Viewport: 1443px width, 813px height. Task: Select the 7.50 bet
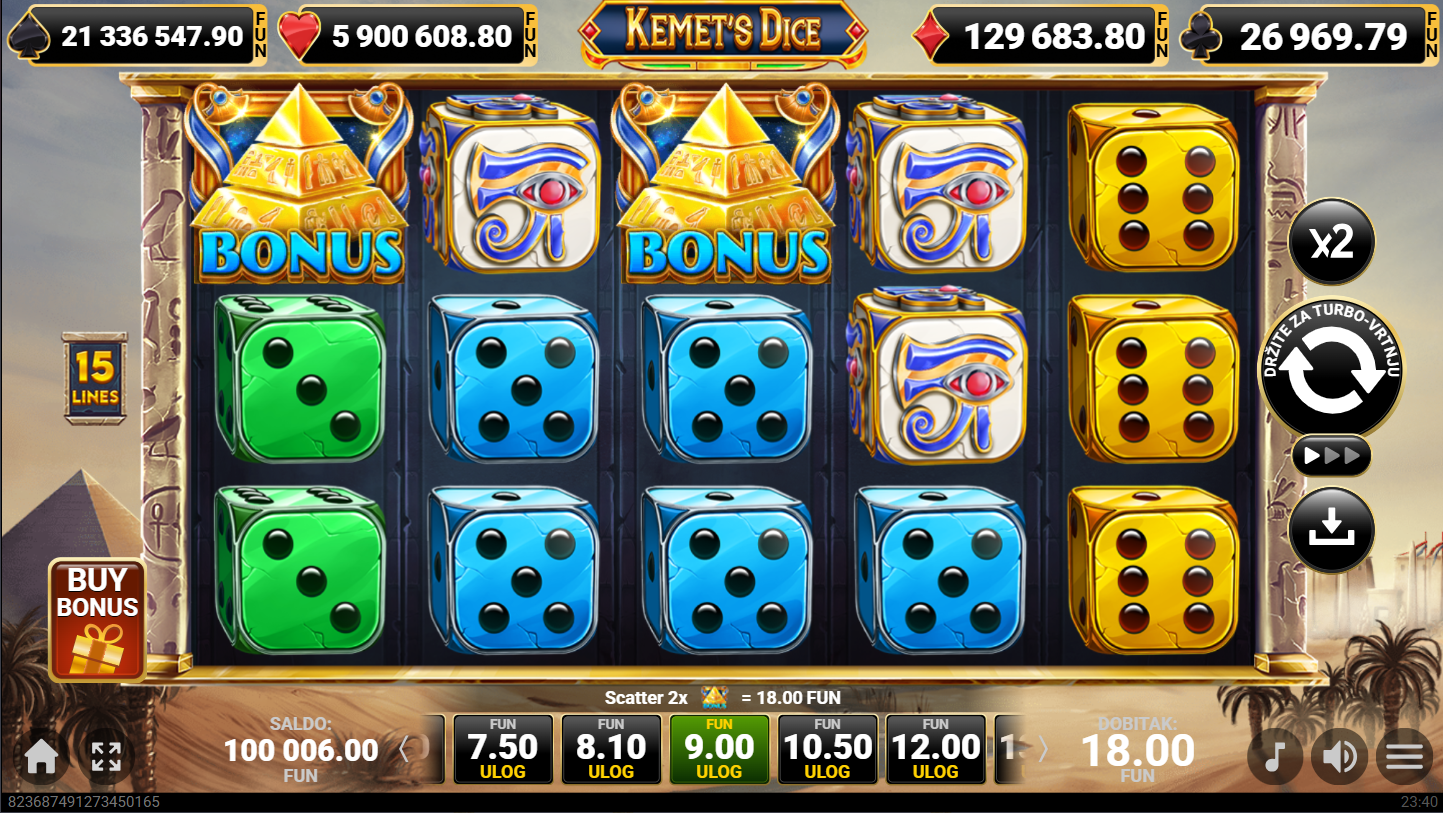click(503, 749)
